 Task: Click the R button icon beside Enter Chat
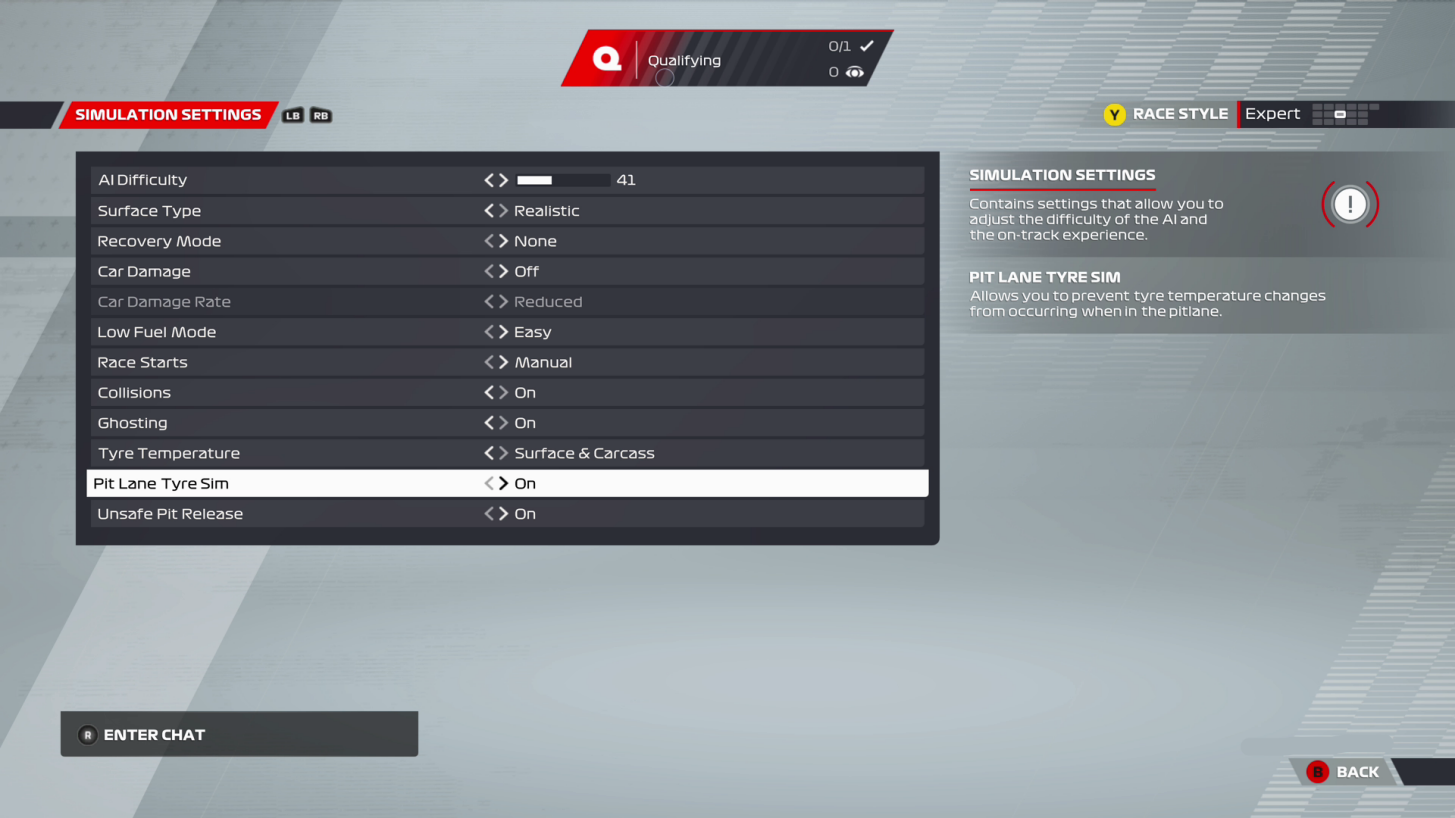(87, 734)
